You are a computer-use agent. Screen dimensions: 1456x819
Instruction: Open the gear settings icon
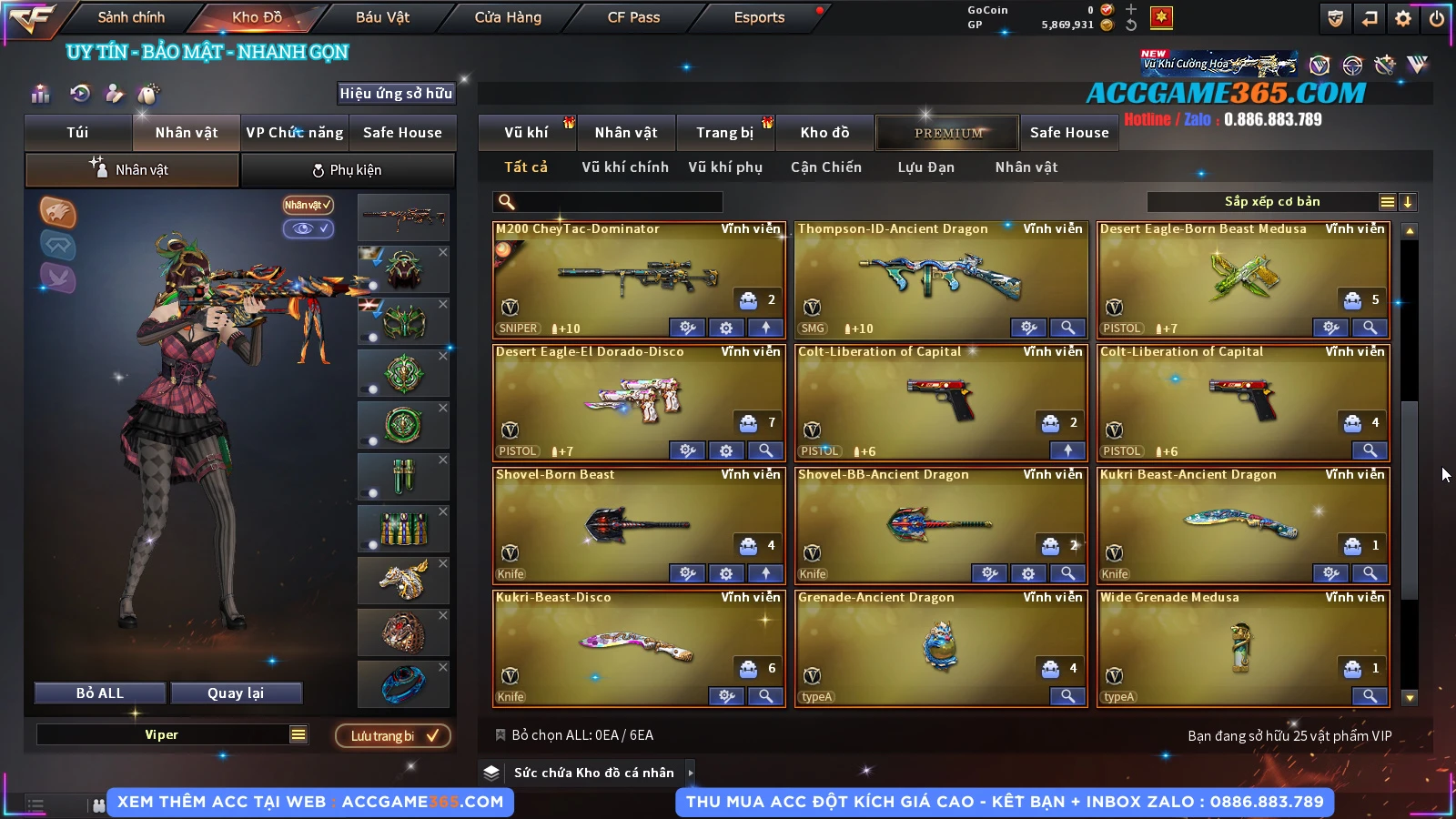1403,18
